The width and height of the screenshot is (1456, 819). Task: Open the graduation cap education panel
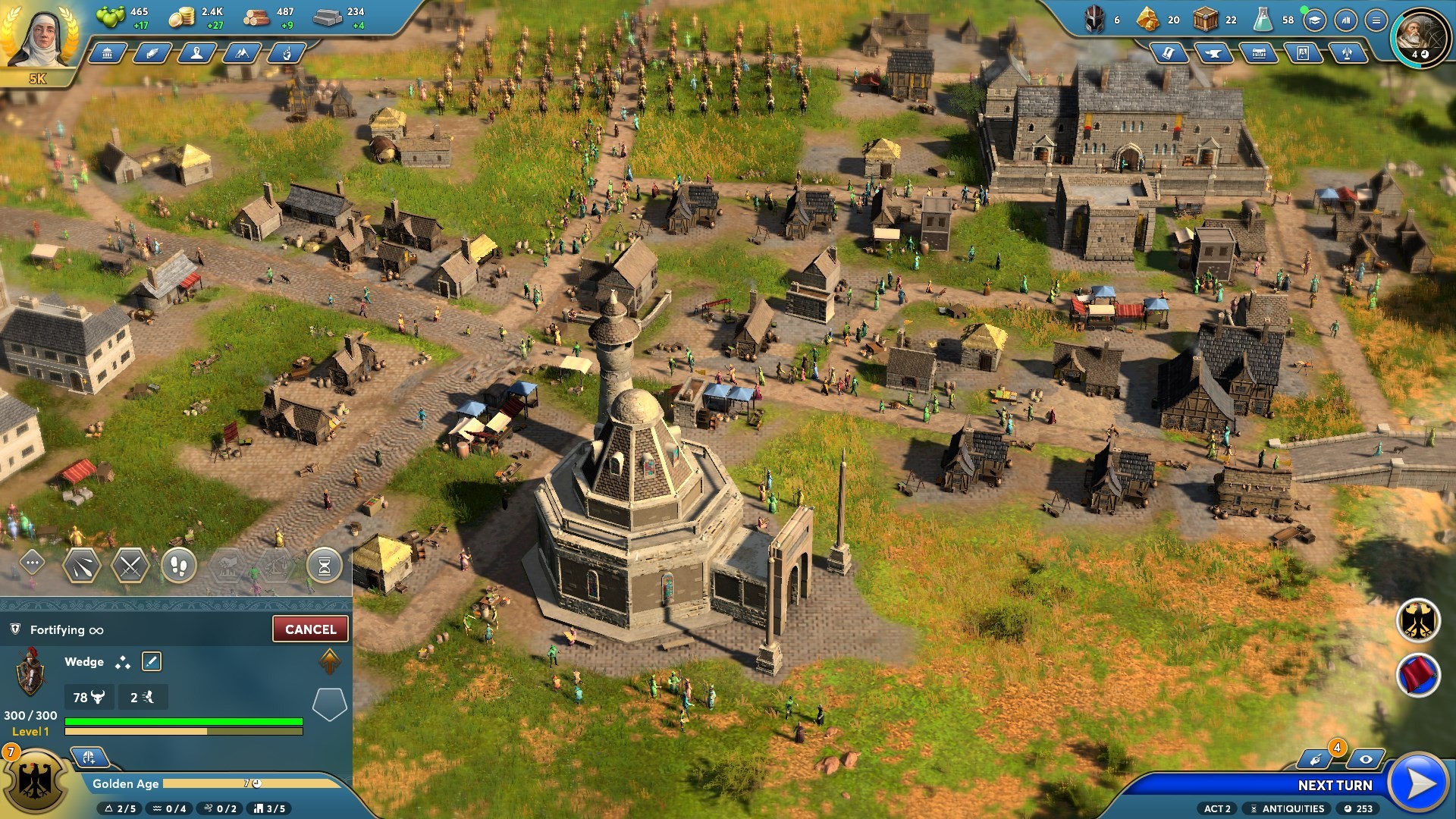coord(1315,20)
